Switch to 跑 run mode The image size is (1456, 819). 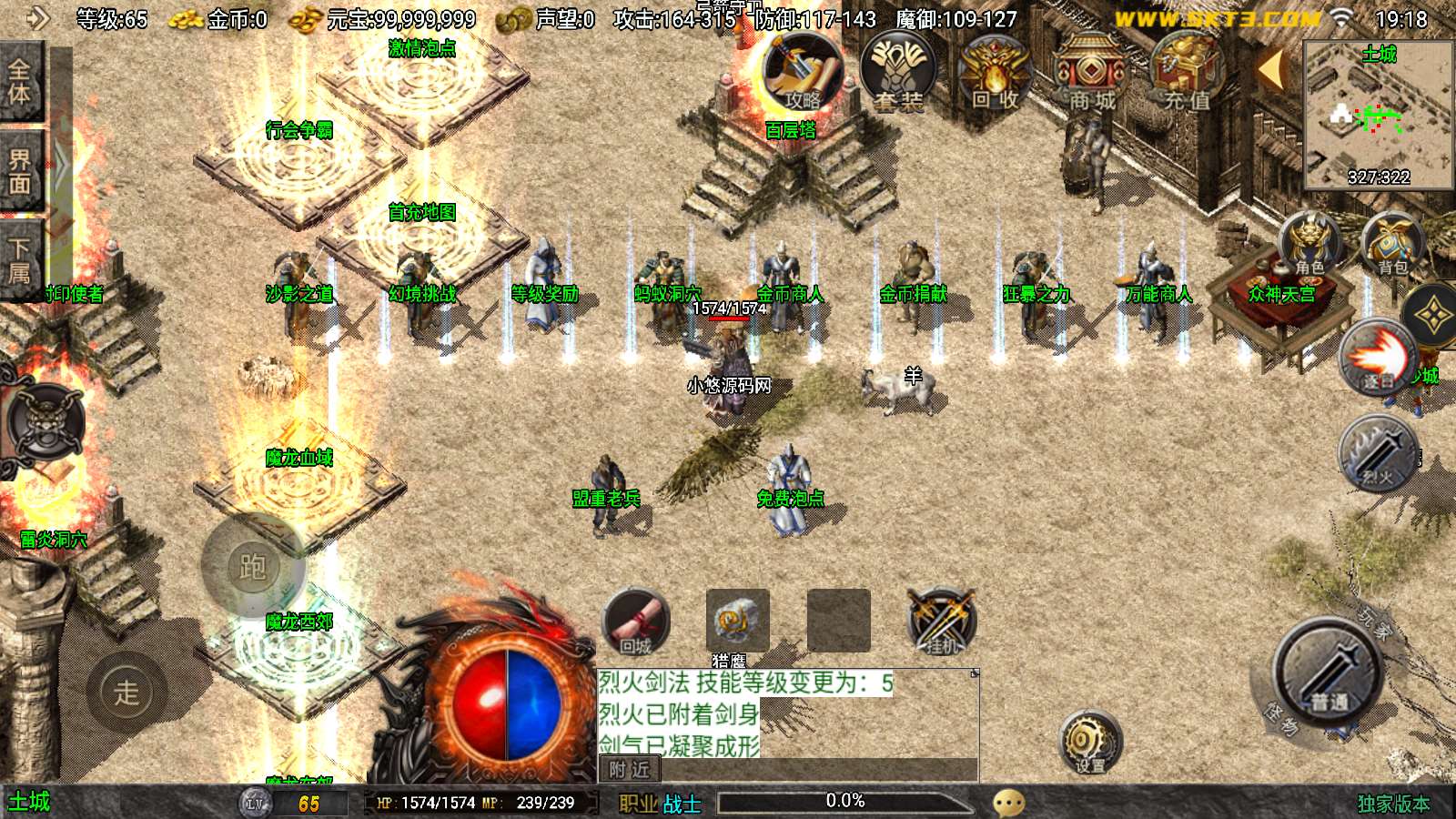click(252, 567)
